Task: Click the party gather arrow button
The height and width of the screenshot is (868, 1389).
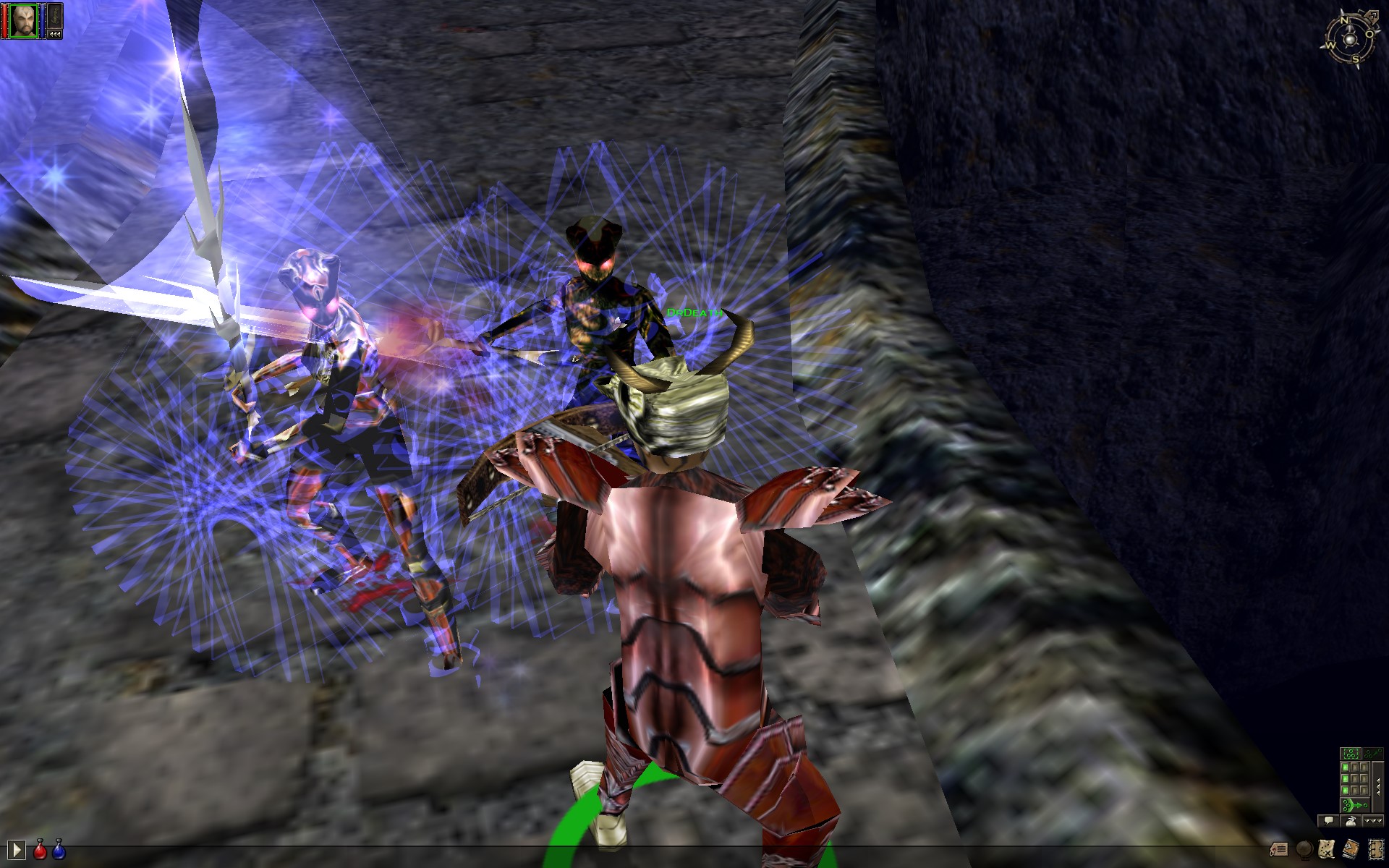Action: click(x=1354, y=805)
